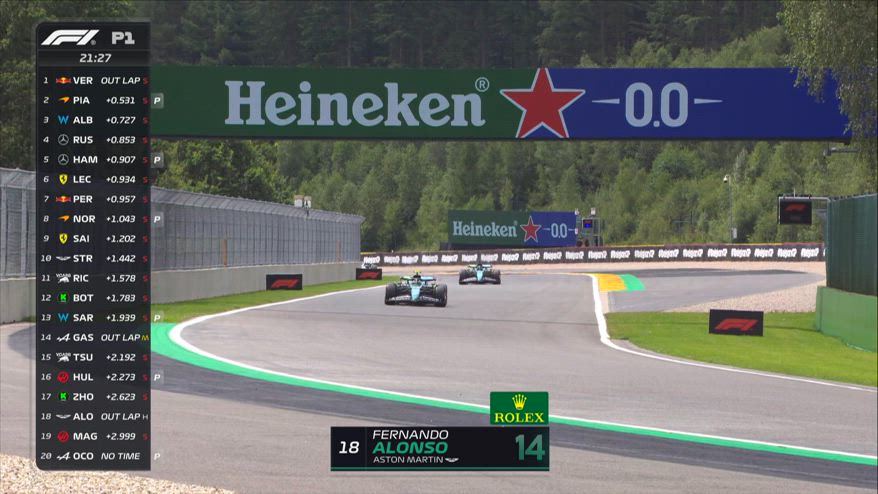Click the NOR driver row
878x494 pixels.
[x=94, y=219]
